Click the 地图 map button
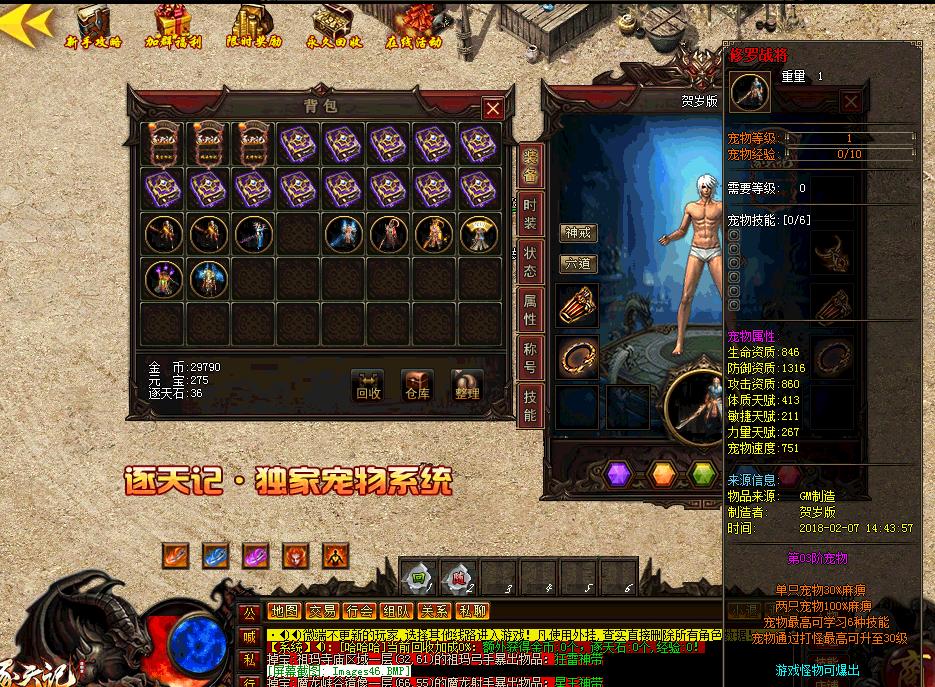This screenshot has width=935, height=687. point(284,611)
